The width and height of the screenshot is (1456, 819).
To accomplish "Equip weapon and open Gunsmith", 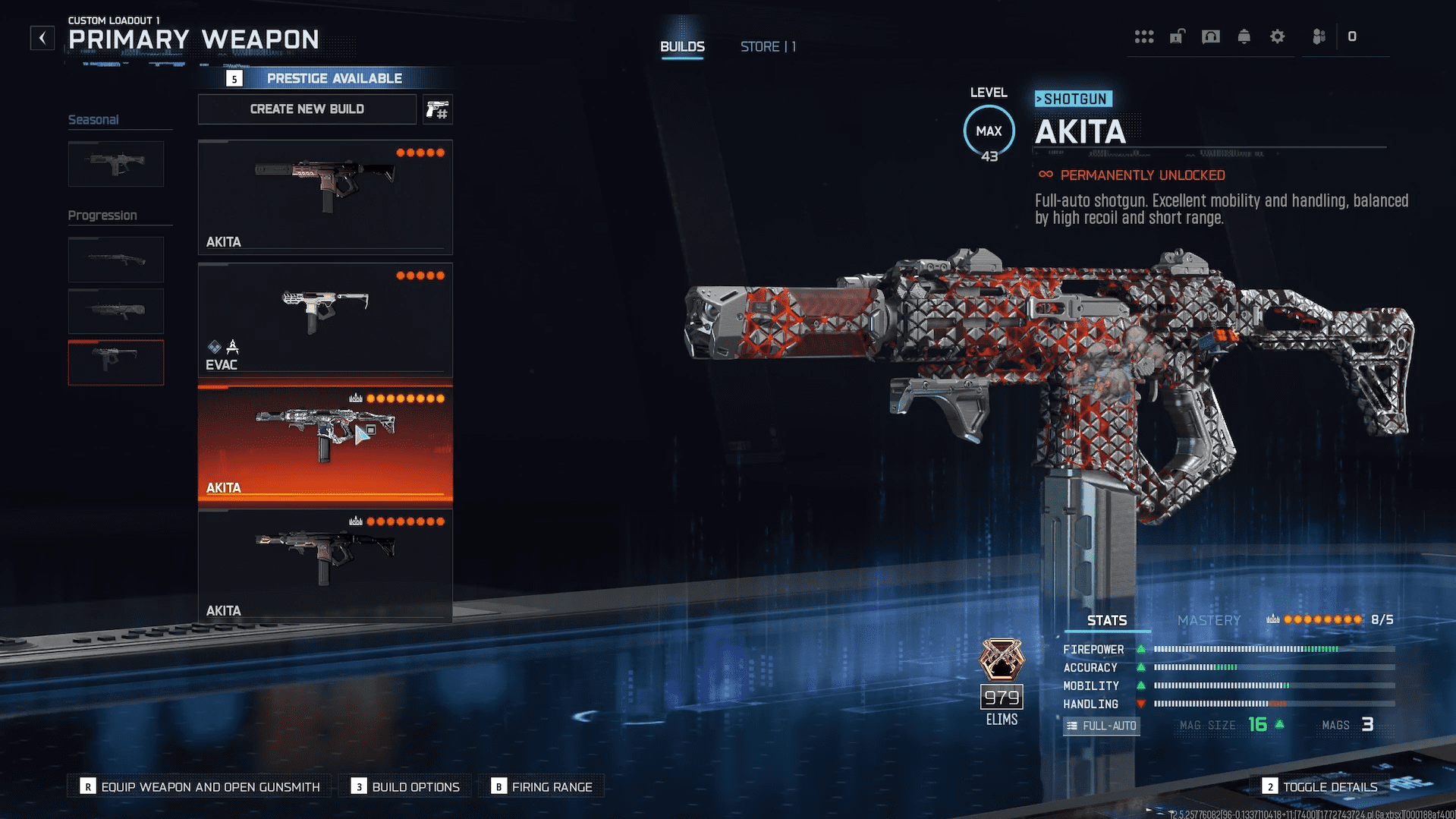I will [201, 786].
